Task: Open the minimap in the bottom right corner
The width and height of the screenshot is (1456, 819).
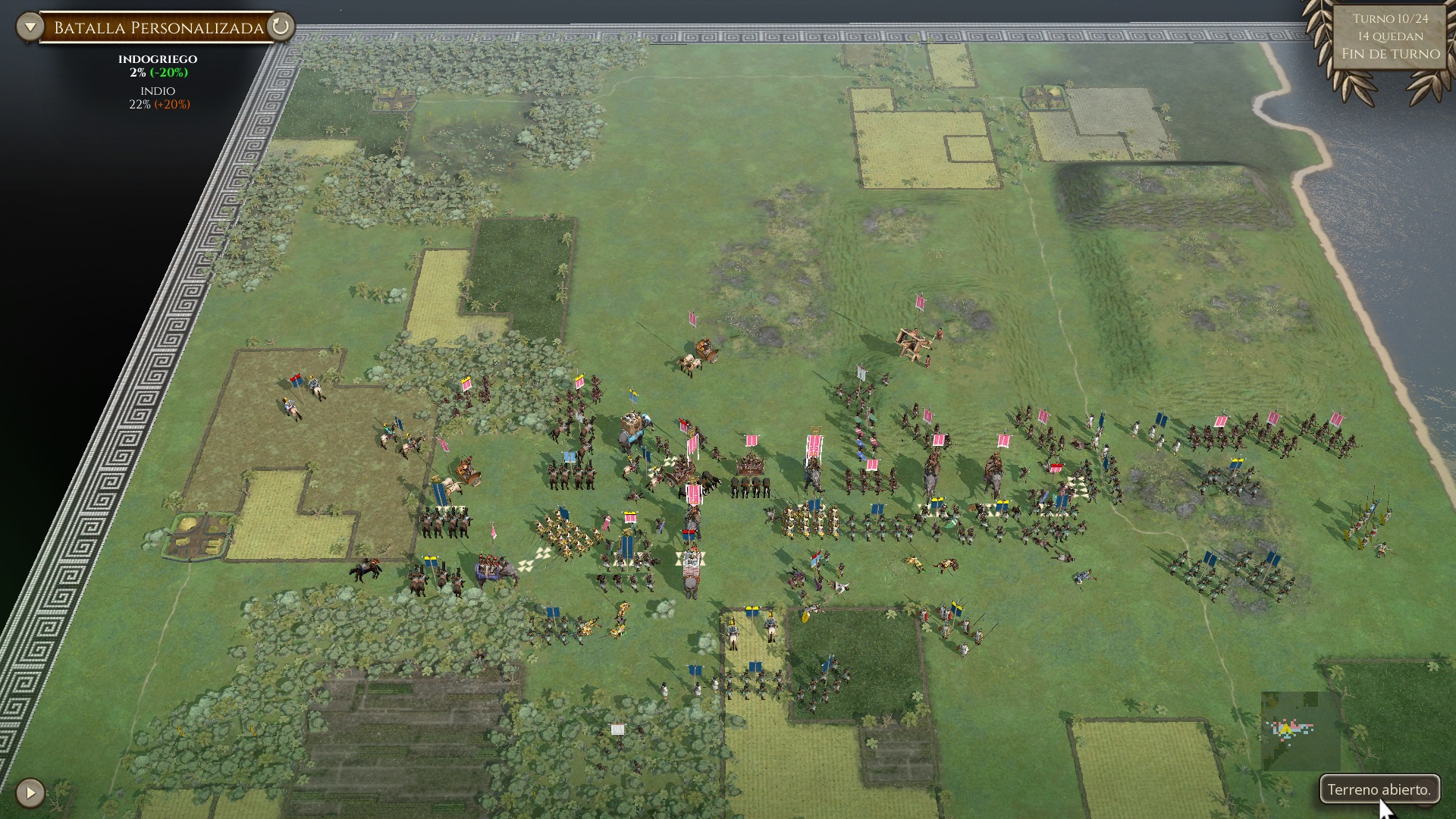Action: click(x=1301, y=732)
